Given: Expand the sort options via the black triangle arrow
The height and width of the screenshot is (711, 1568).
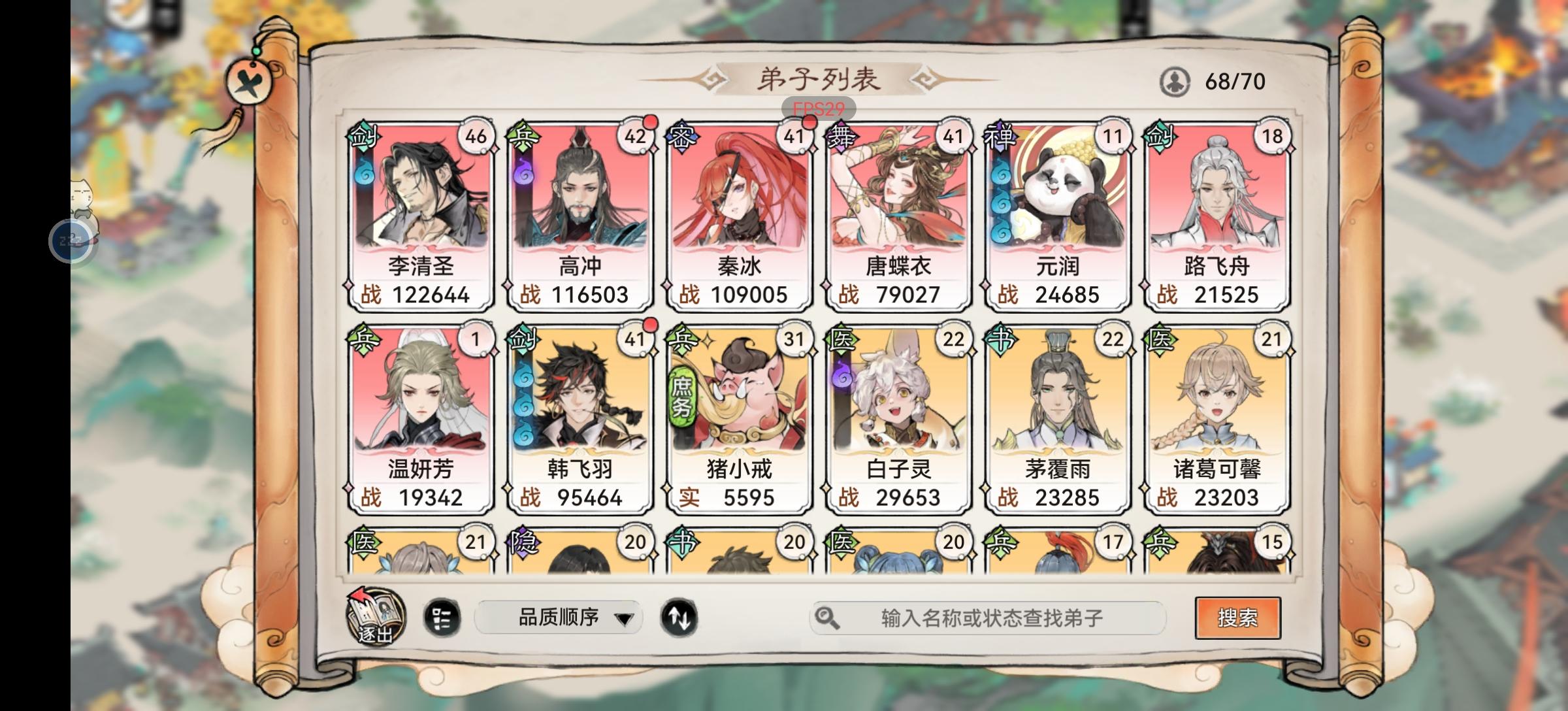Looking at the screenshot, I should point(625,618).
